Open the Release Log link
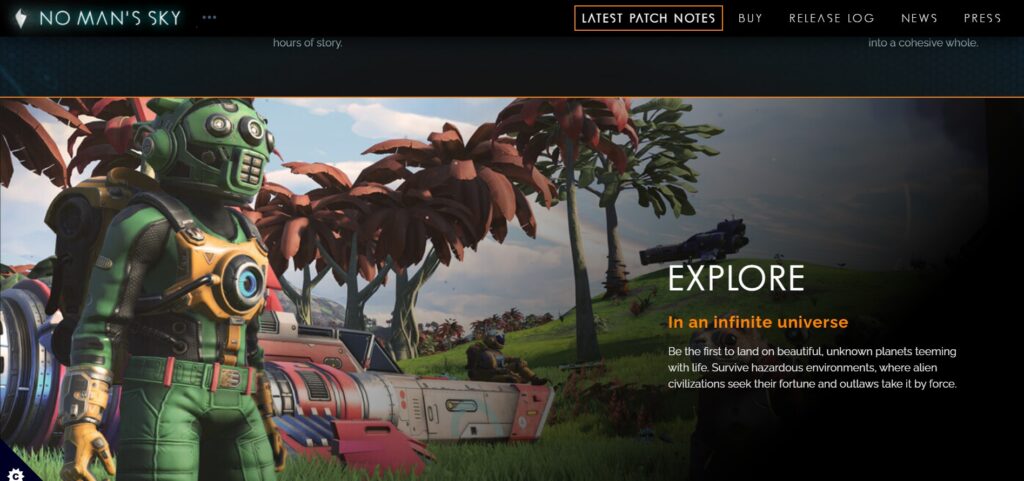 (831, 18)
